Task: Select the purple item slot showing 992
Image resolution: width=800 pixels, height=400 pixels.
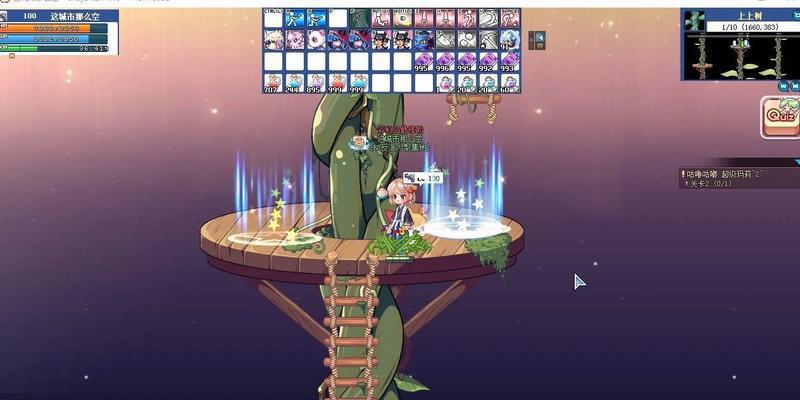Action: 488,62
